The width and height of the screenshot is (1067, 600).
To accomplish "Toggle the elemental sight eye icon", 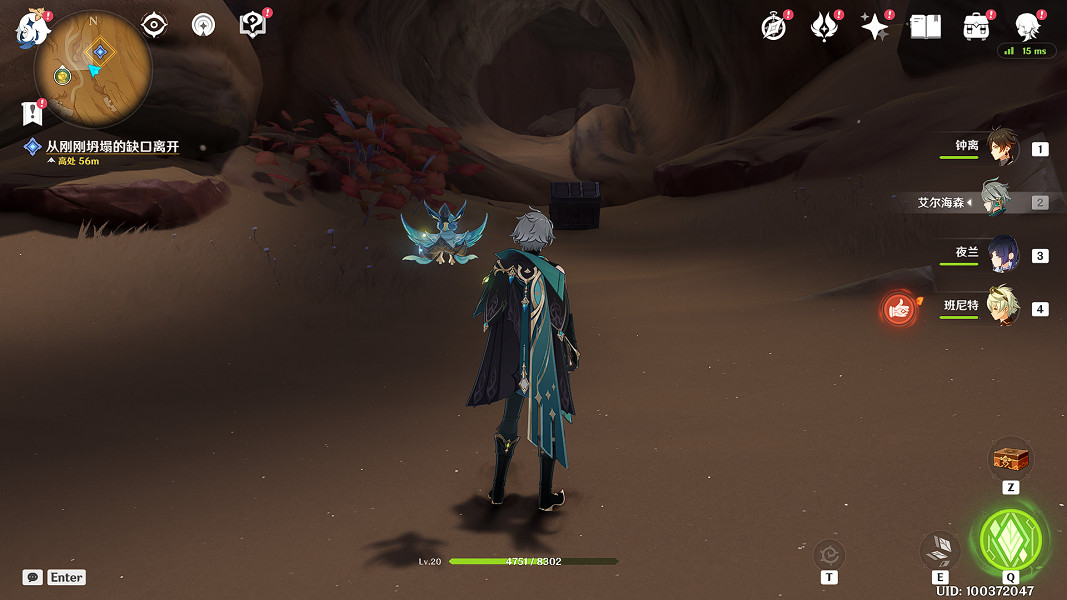I will point(154,25).
